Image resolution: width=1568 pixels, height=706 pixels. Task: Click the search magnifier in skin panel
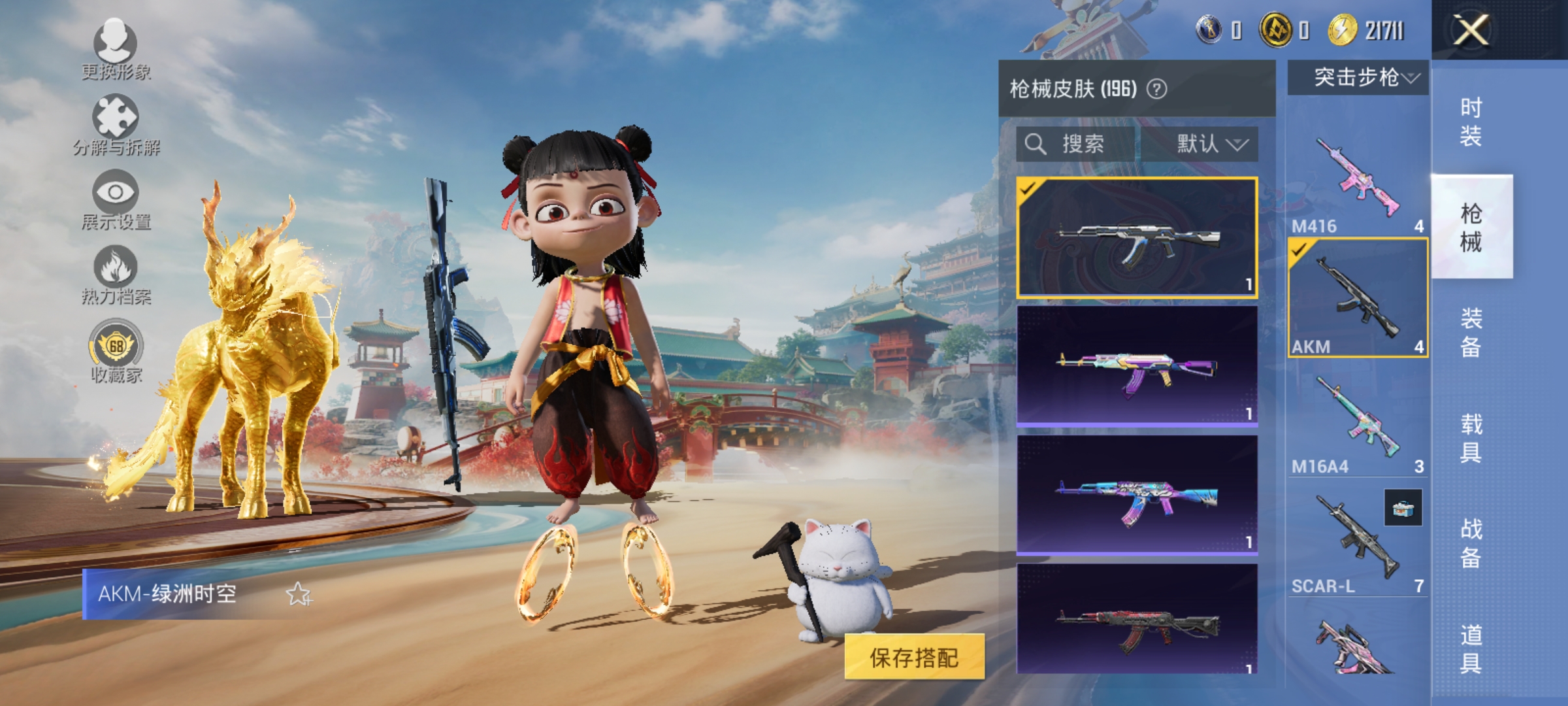point(1036,145)
